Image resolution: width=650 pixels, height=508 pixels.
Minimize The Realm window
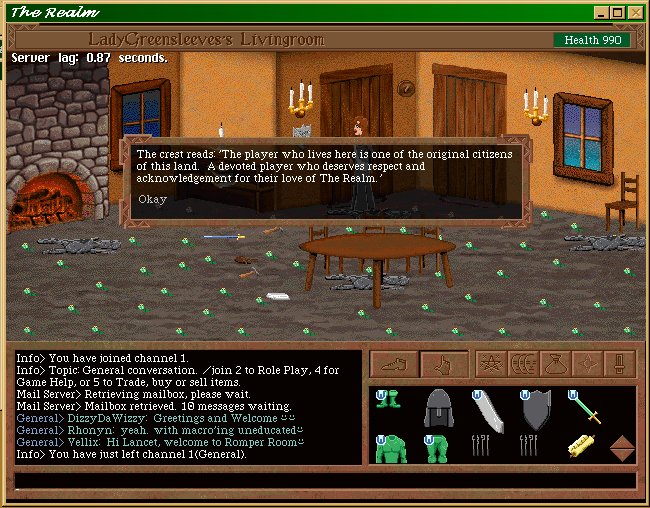tap(600, 13)
